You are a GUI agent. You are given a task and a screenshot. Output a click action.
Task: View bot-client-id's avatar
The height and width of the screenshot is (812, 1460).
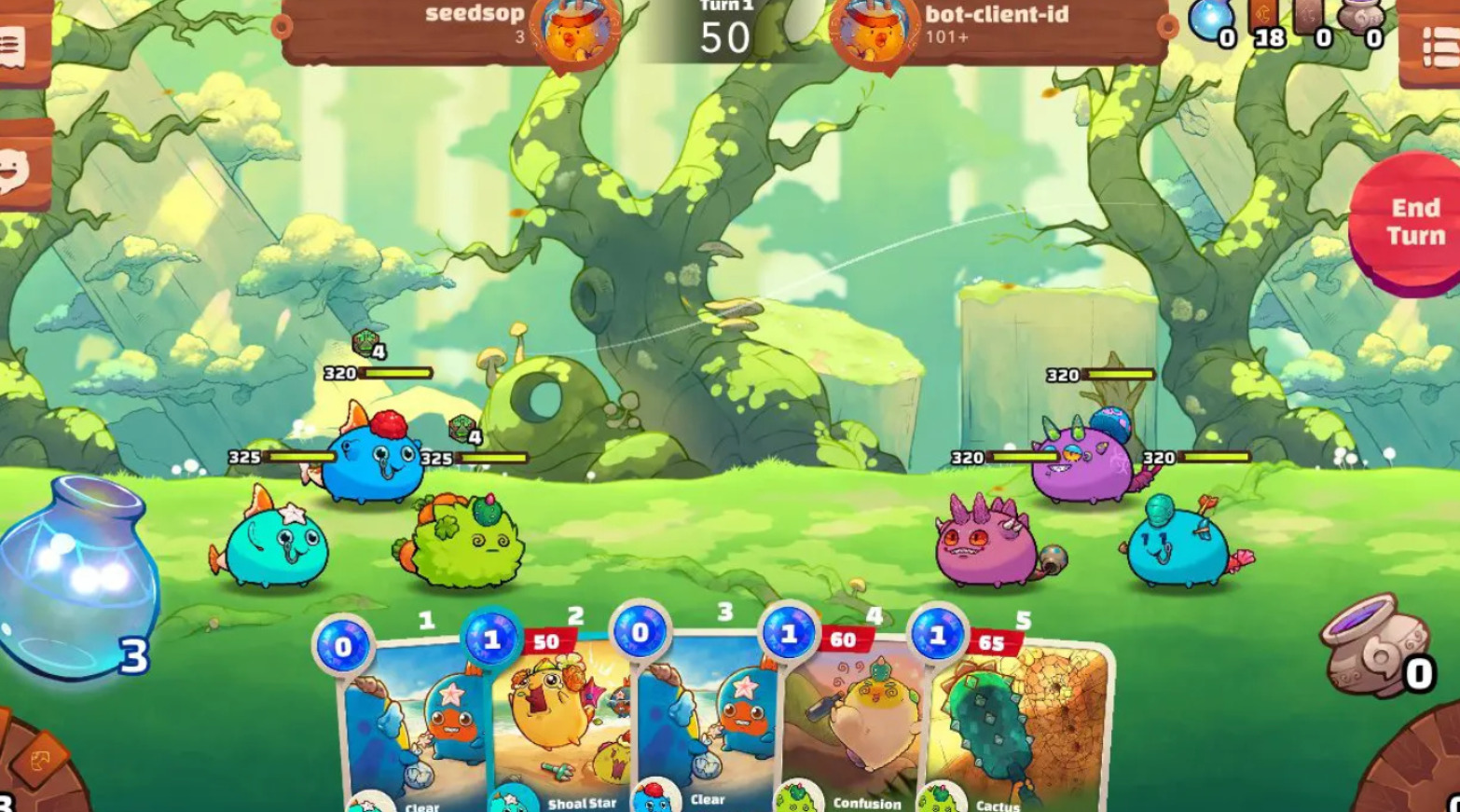tap(875, 32)
